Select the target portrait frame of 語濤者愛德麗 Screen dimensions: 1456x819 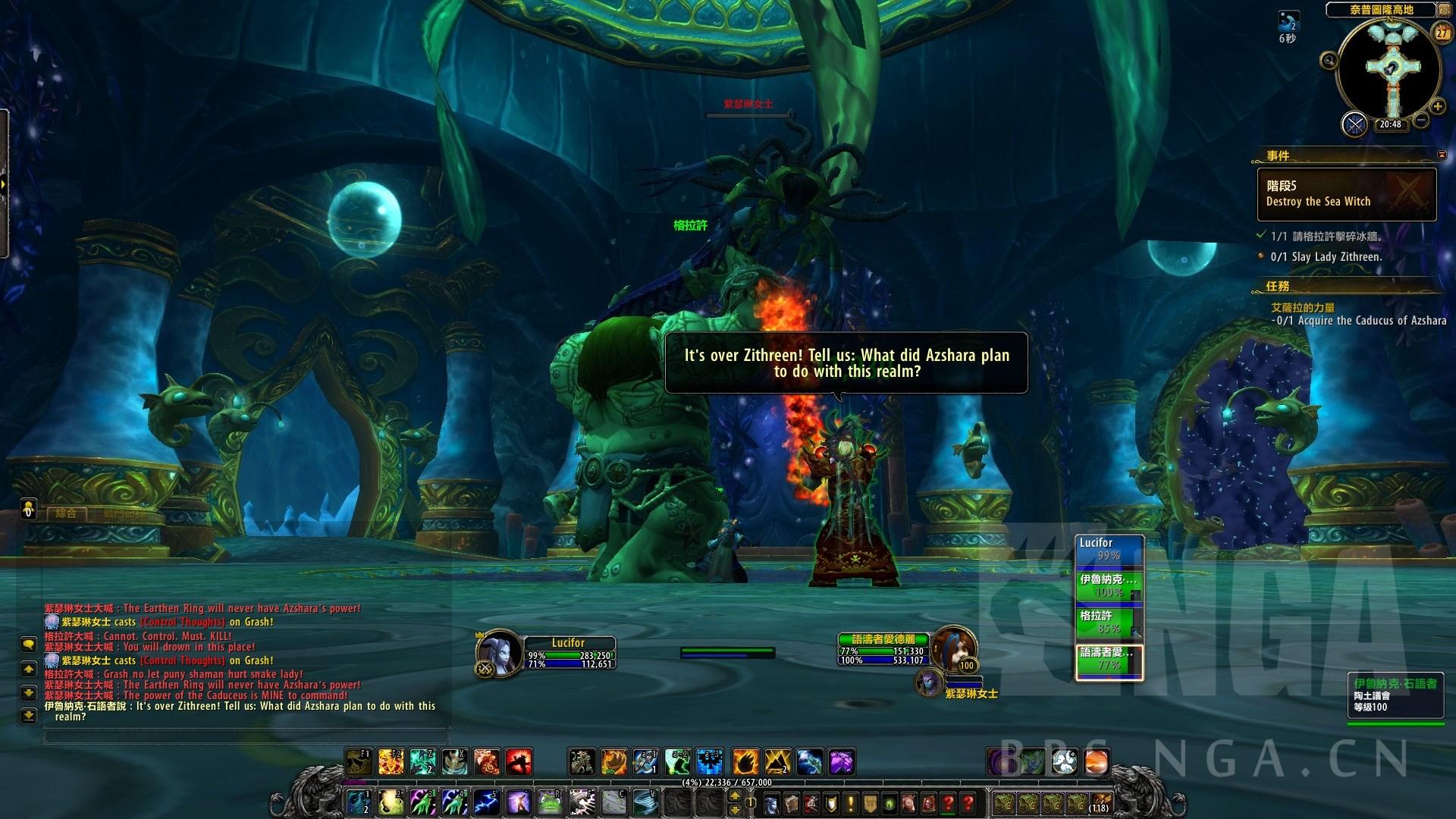coord(953,648)
